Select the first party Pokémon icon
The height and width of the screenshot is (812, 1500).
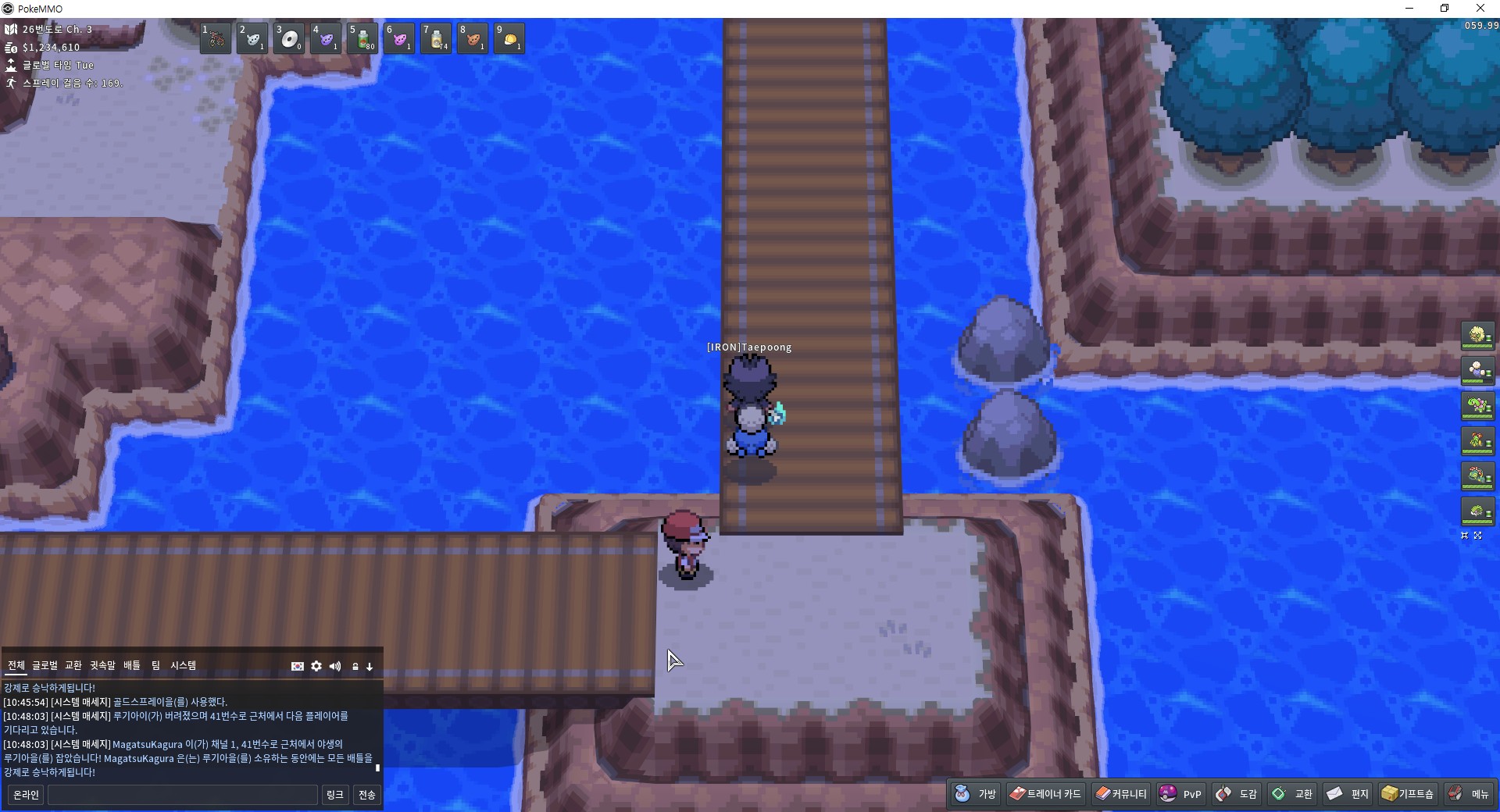pyautogui.click(x=1477, y=336)
